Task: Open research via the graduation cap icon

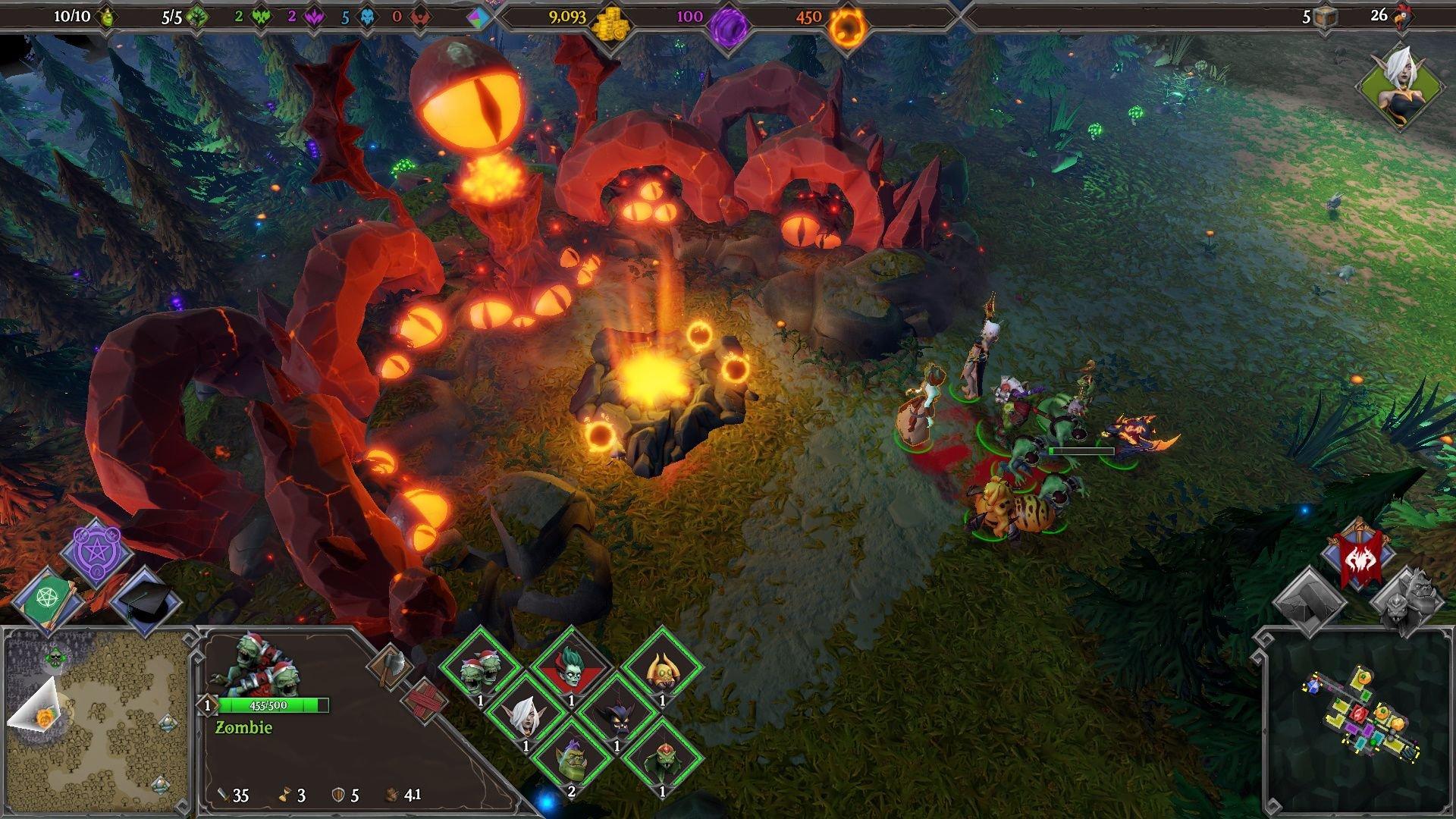Action: coord(144,599)
